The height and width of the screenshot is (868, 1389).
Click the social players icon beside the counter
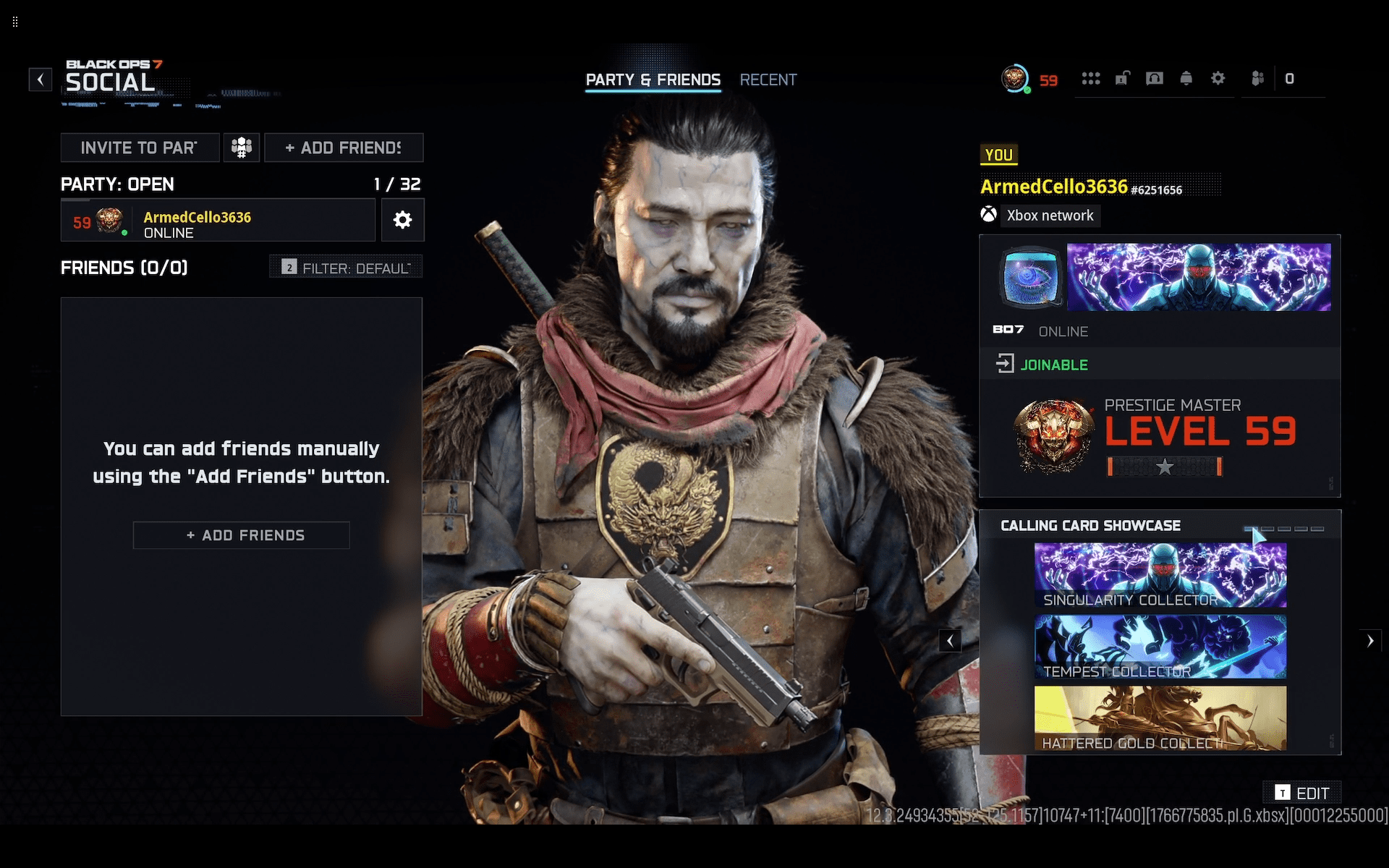point(1258,78)
